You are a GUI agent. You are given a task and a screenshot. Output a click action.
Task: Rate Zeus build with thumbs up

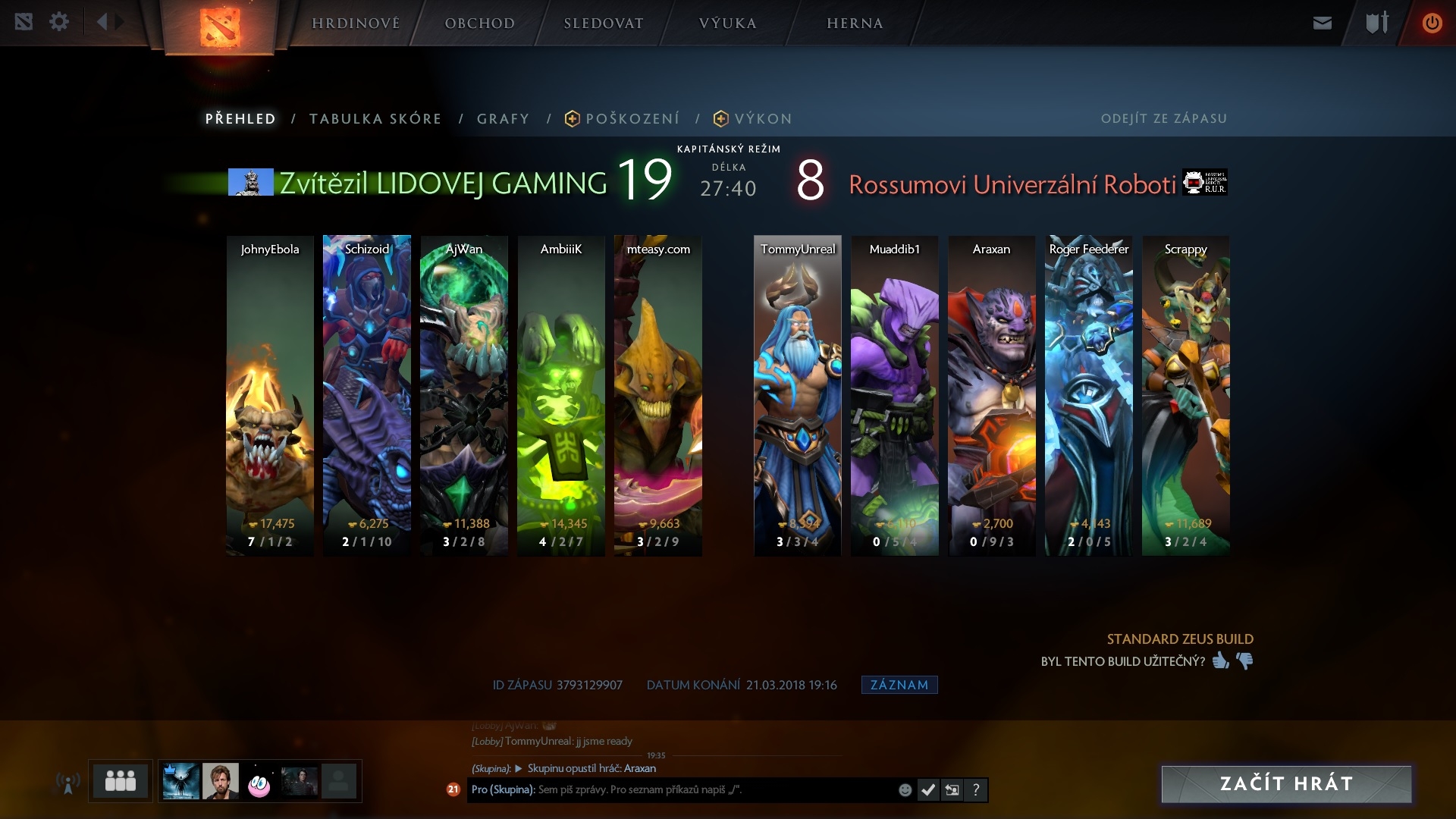[1220, 661]
